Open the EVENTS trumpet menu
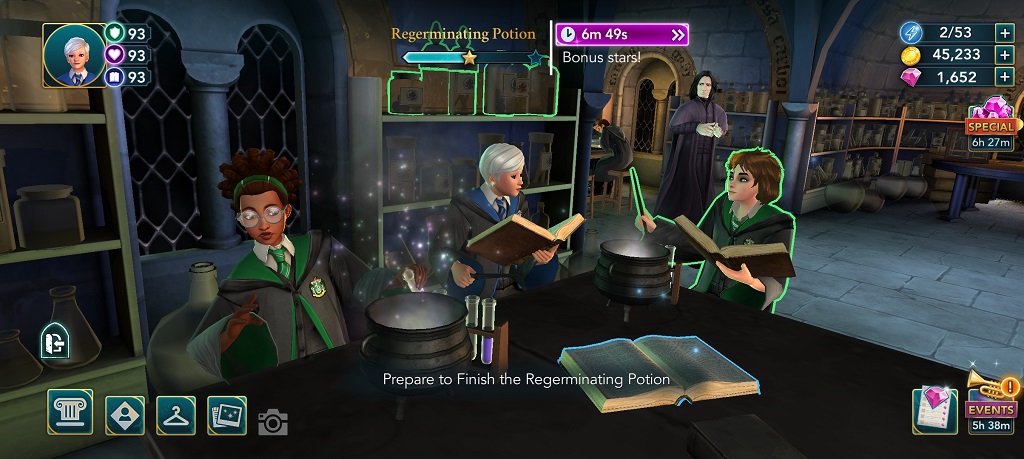 point(991,402)
